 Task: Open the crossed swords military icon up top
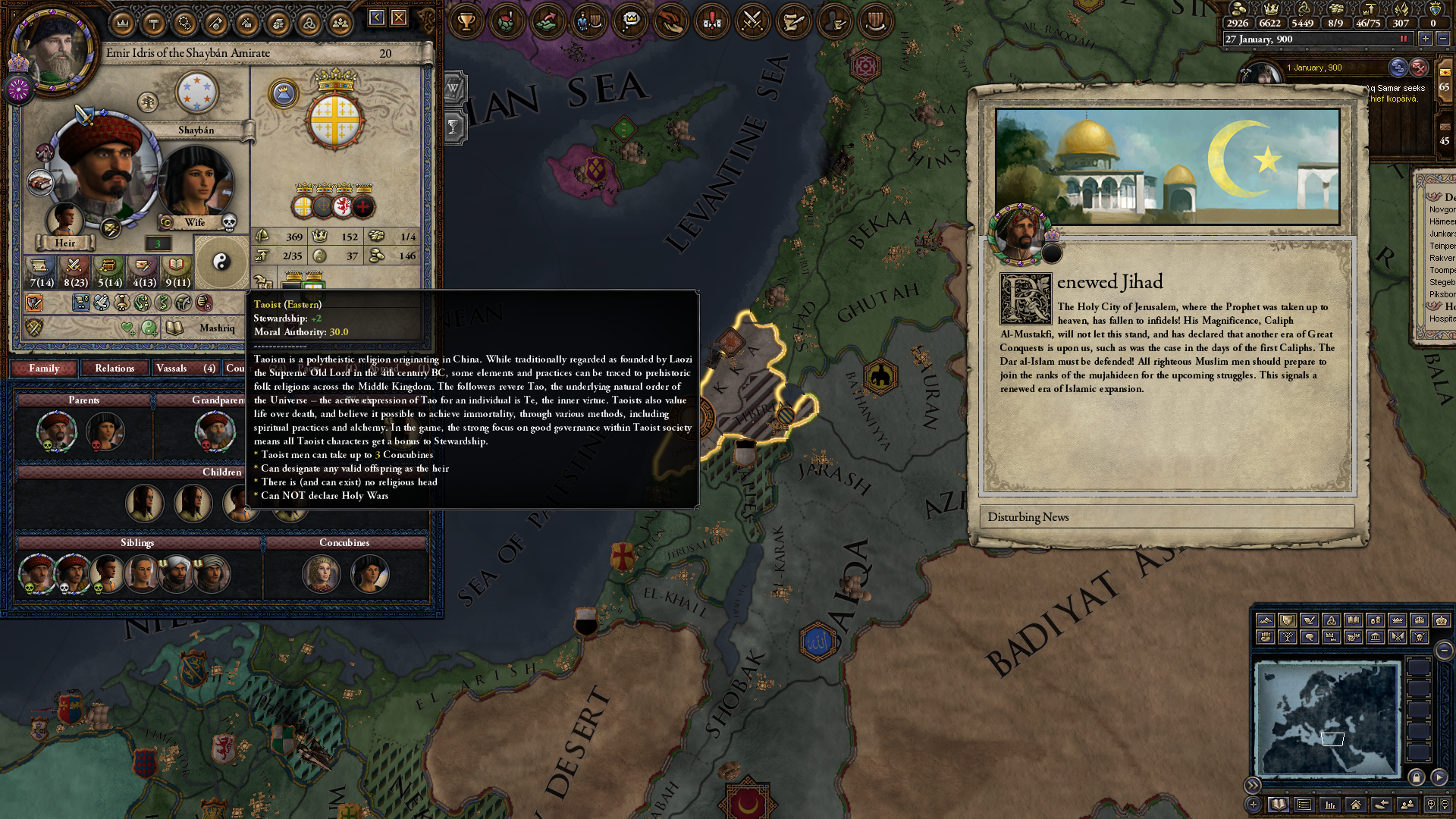point(750,21)
